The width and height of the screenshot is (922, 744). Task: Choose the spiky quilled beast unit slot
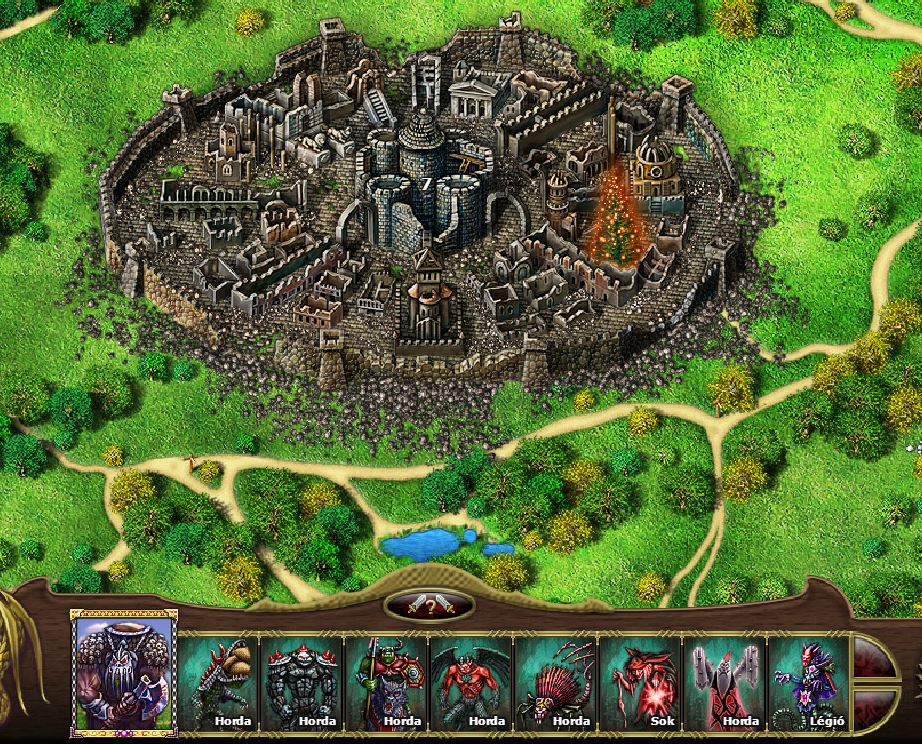(555, 682)
